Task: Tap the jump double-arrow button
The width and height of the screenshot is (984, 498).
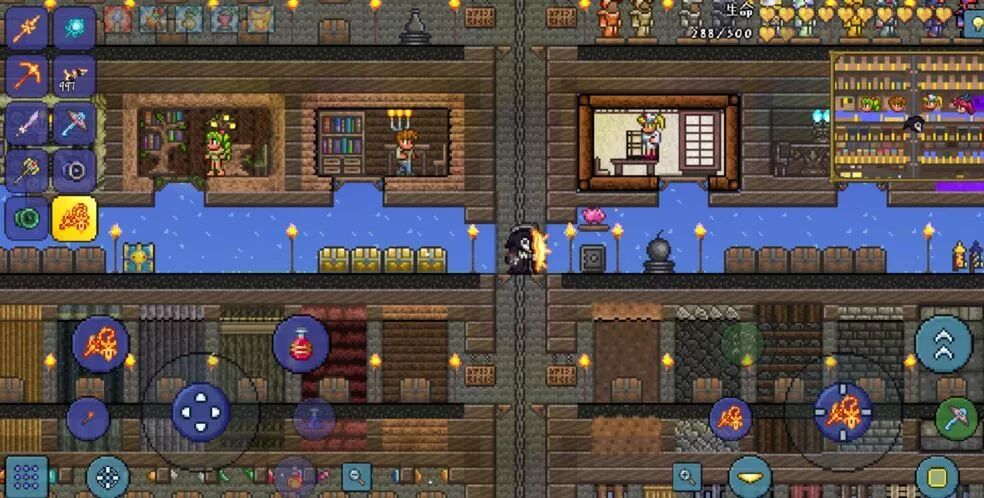Action: coord(943,344)
